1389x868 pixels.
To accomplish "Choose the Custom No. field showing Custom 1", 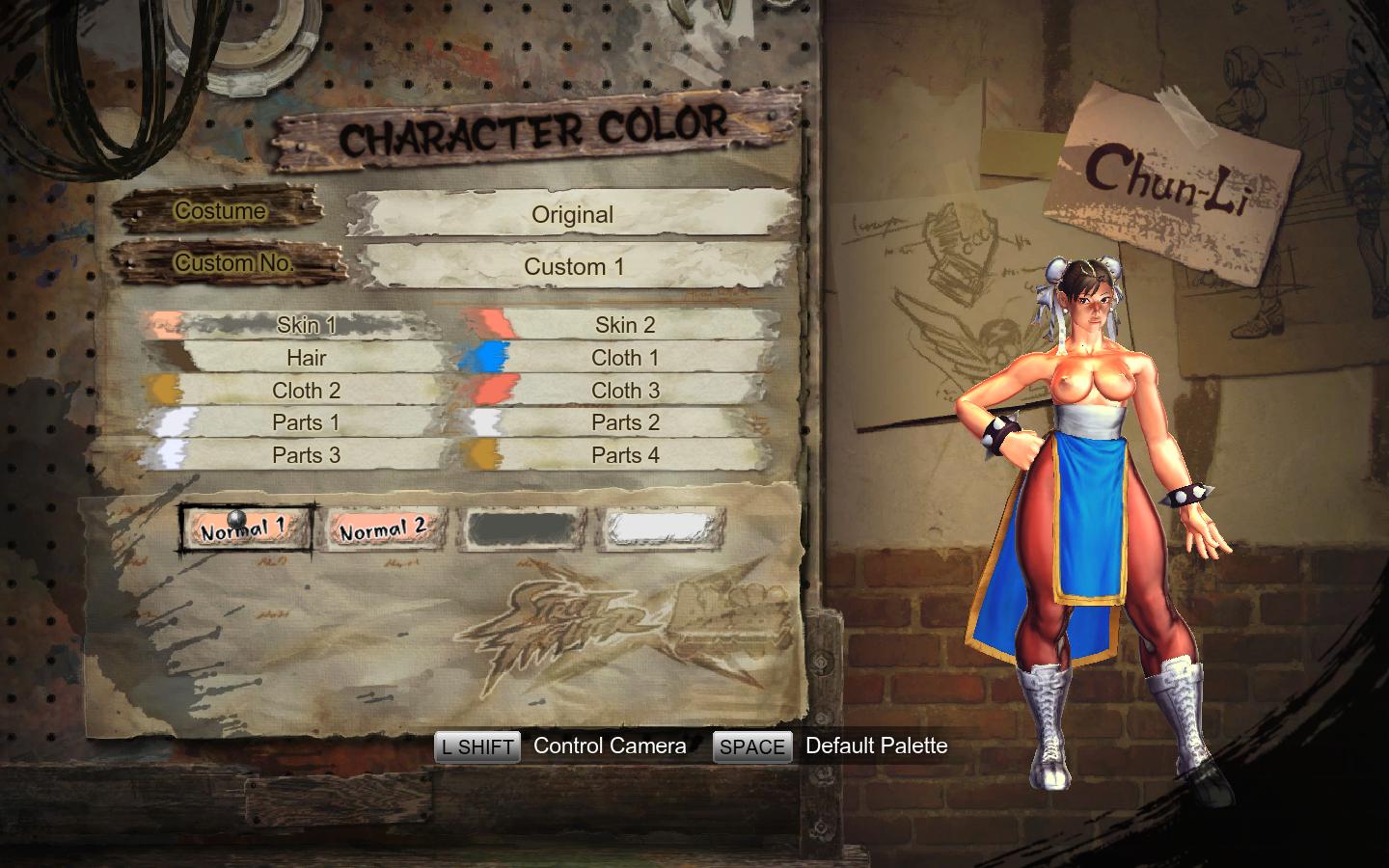I will [574, 266].
